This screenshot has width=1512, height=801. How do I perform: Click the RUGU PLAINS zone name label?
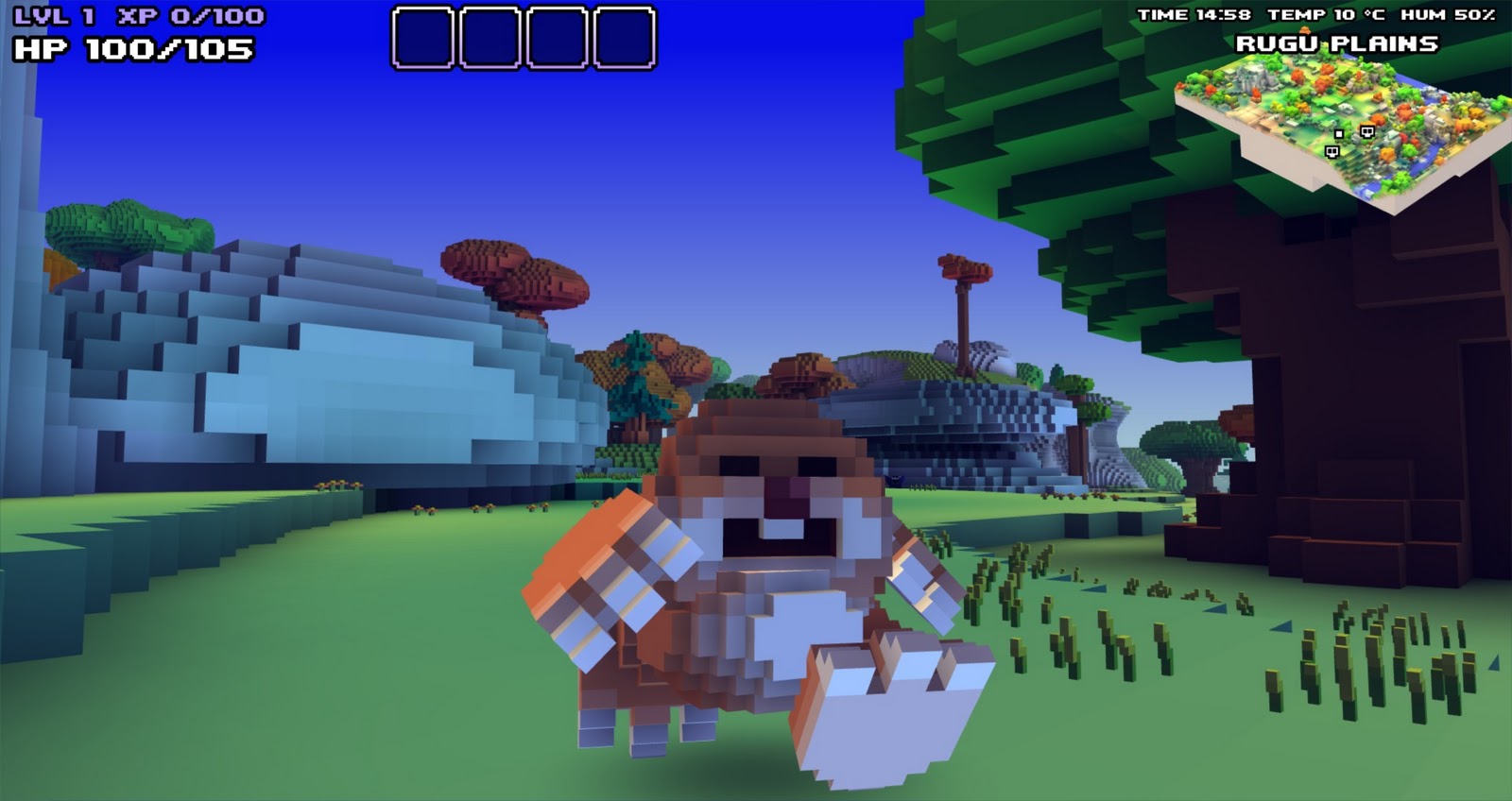tap(1339, 43)
